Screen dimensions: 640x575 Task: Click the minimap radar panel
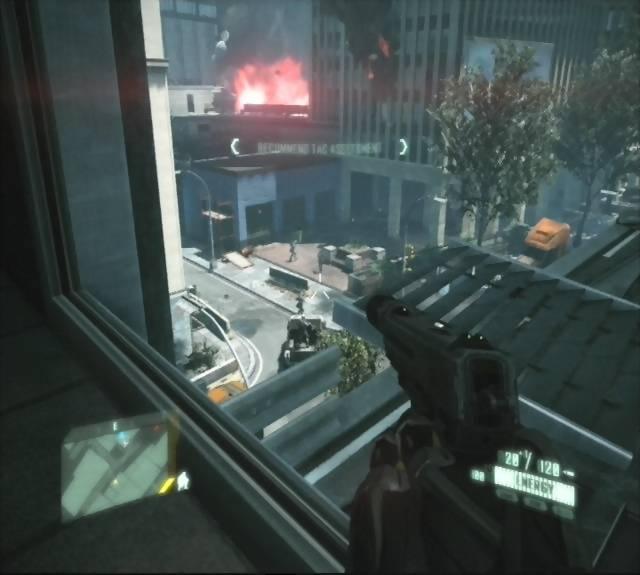116,466
